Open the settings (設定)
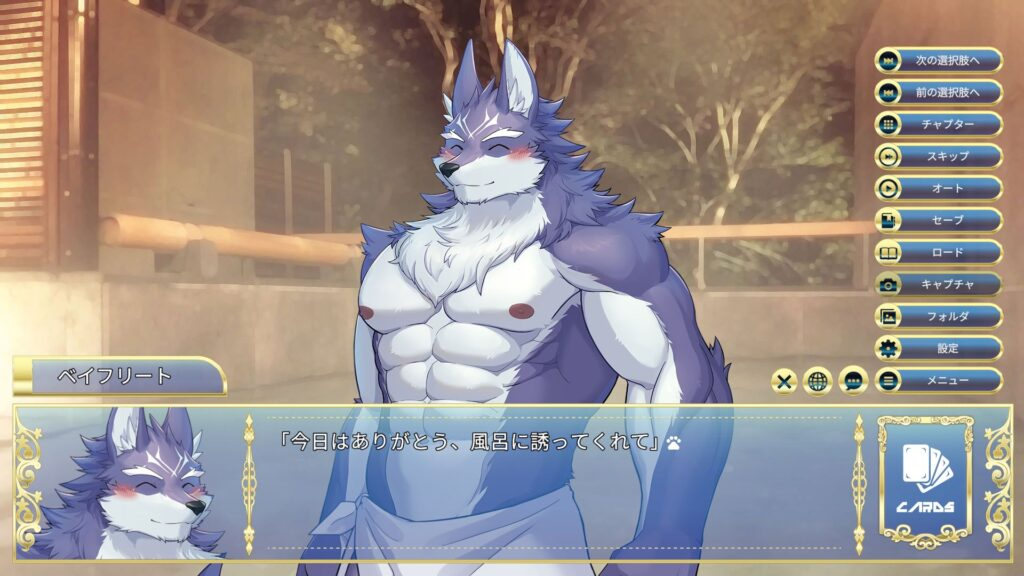The height and width of the screenshot is (576, 1024). (938, 348)
